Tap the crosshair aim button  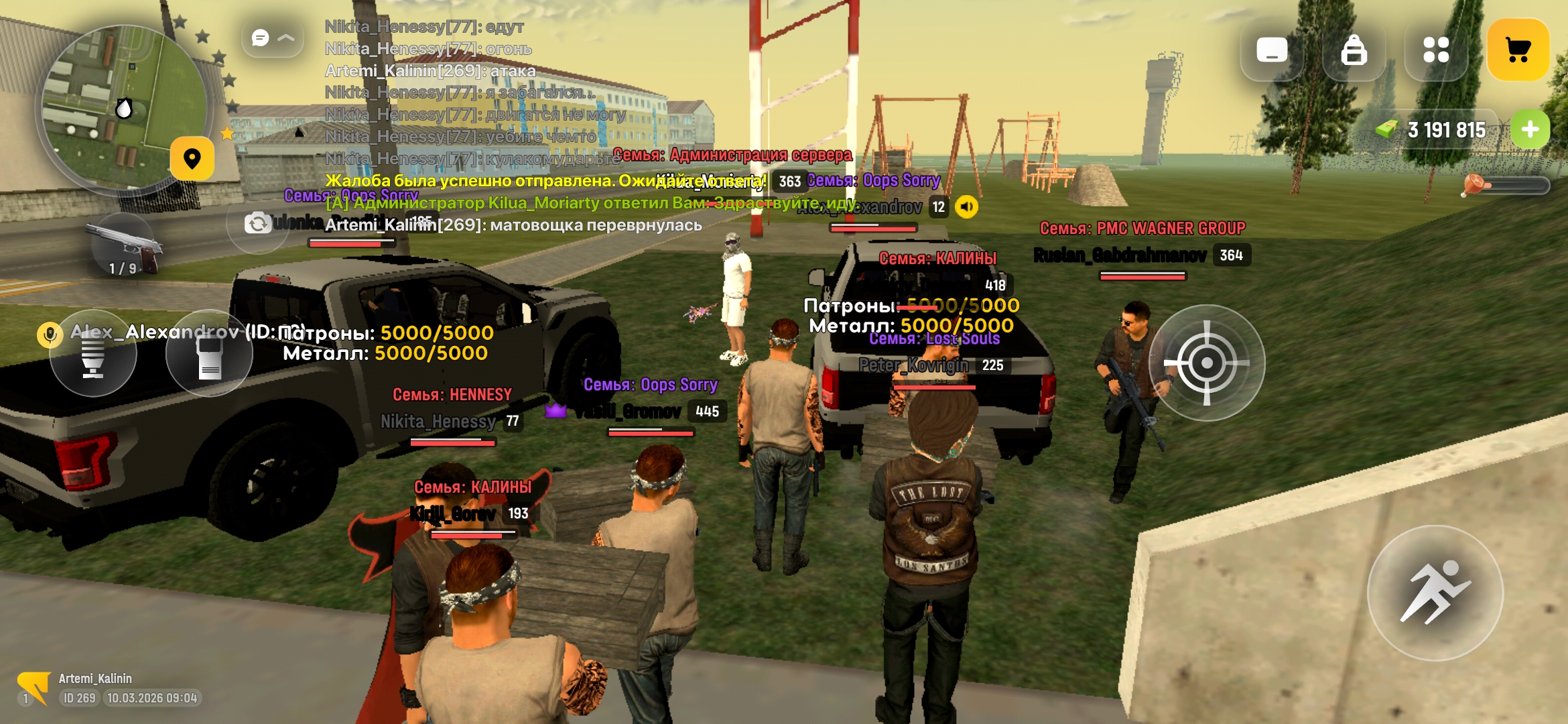click(1206, 363)
